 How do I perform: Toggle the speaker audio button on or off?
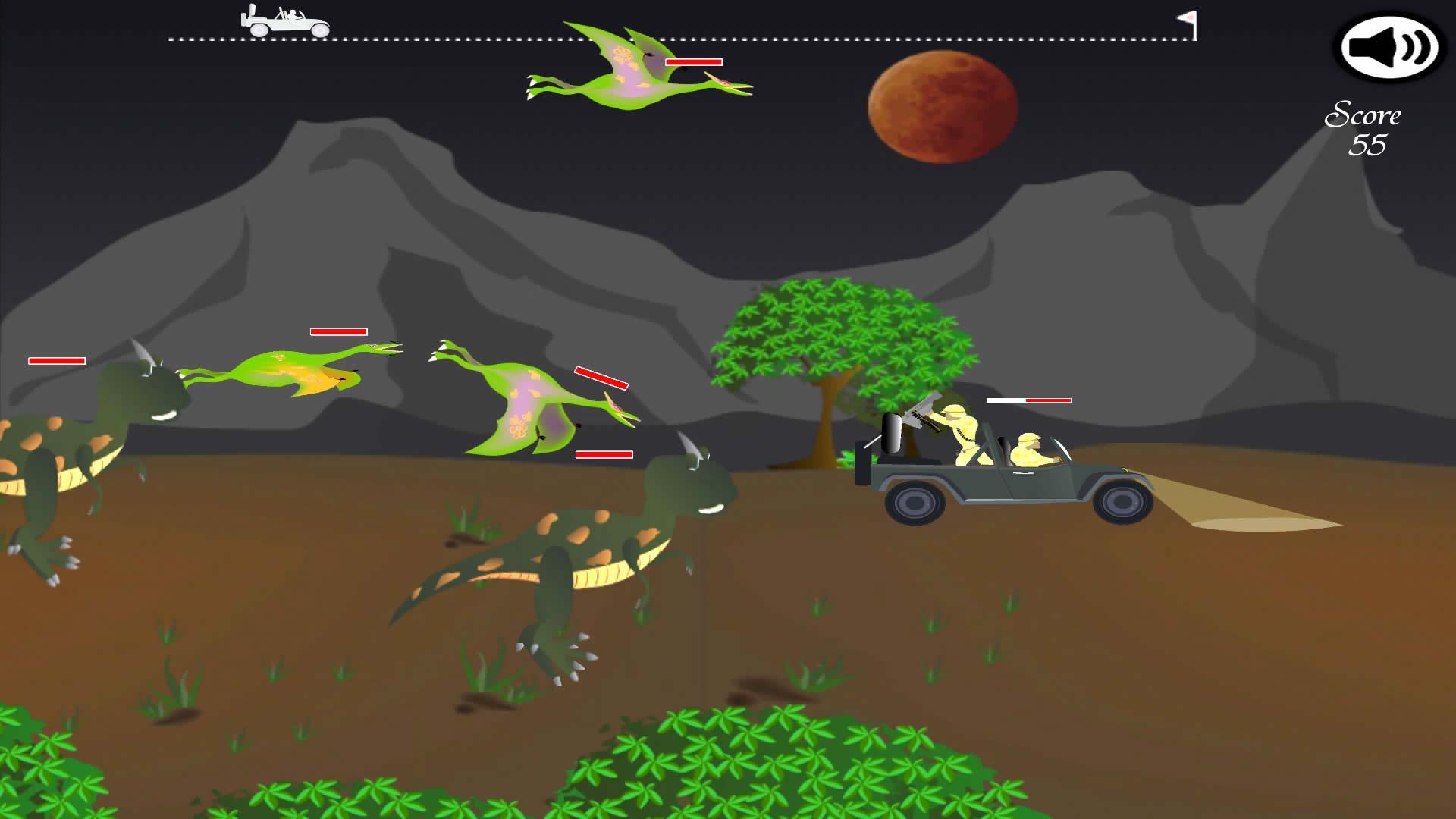[x=1387, y=50]
